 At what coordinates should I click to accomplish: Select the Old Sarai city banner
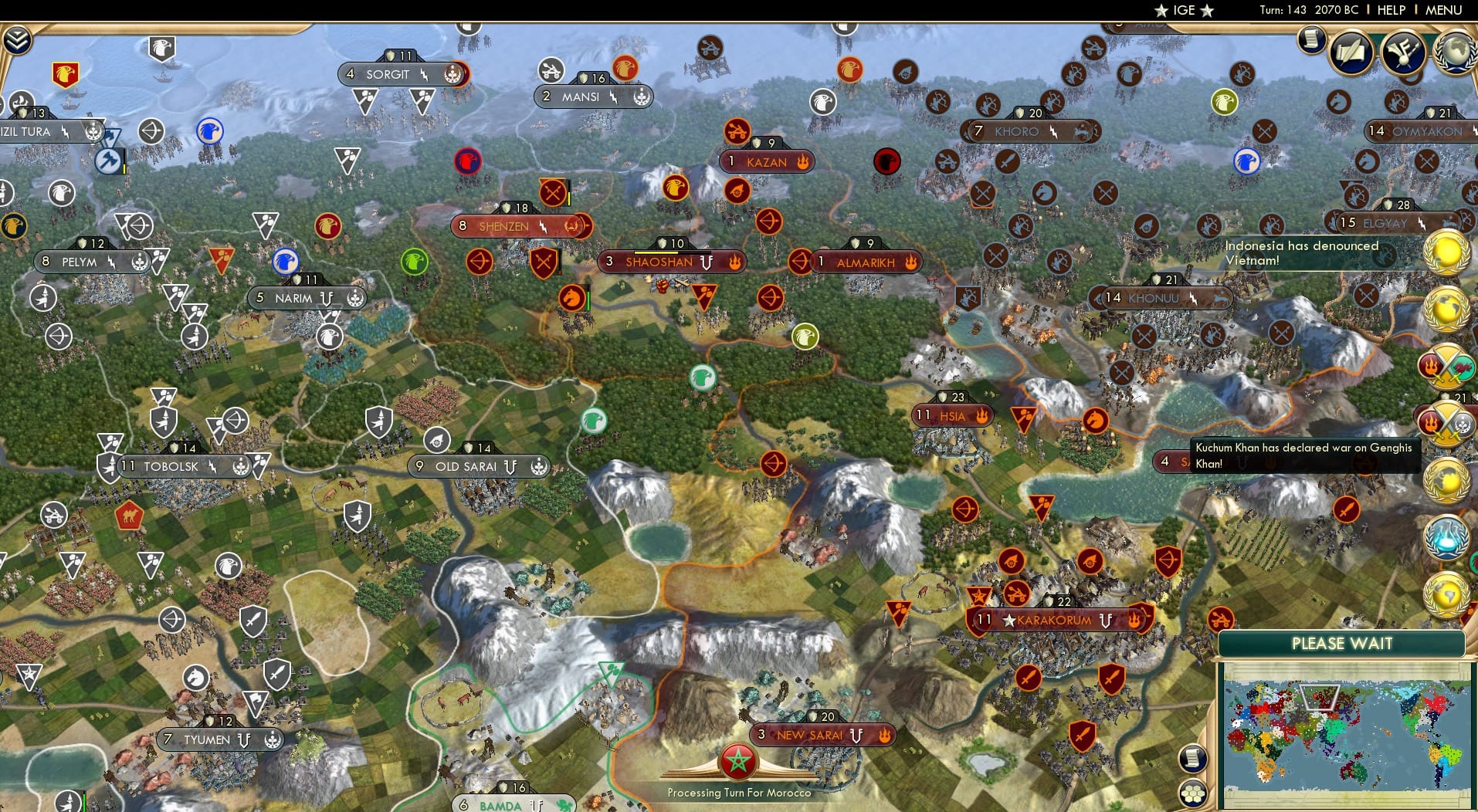[x=477, y=465]
